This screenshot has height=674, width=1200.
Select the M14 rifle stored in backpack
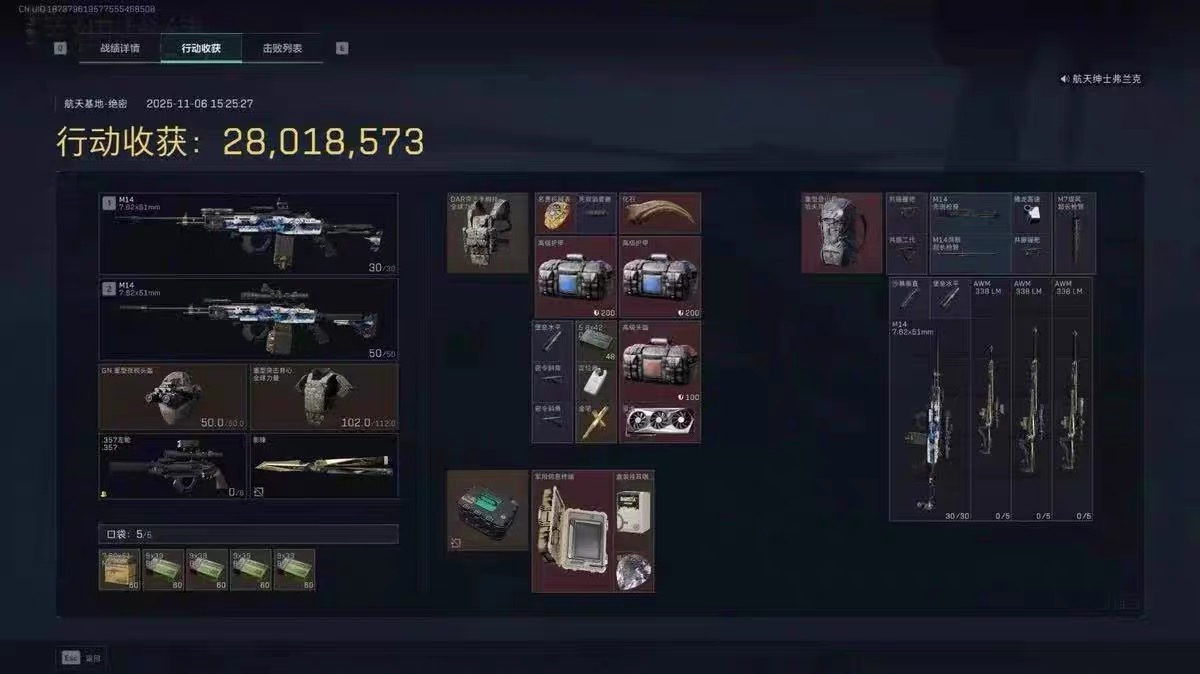[x=929, y=420]
